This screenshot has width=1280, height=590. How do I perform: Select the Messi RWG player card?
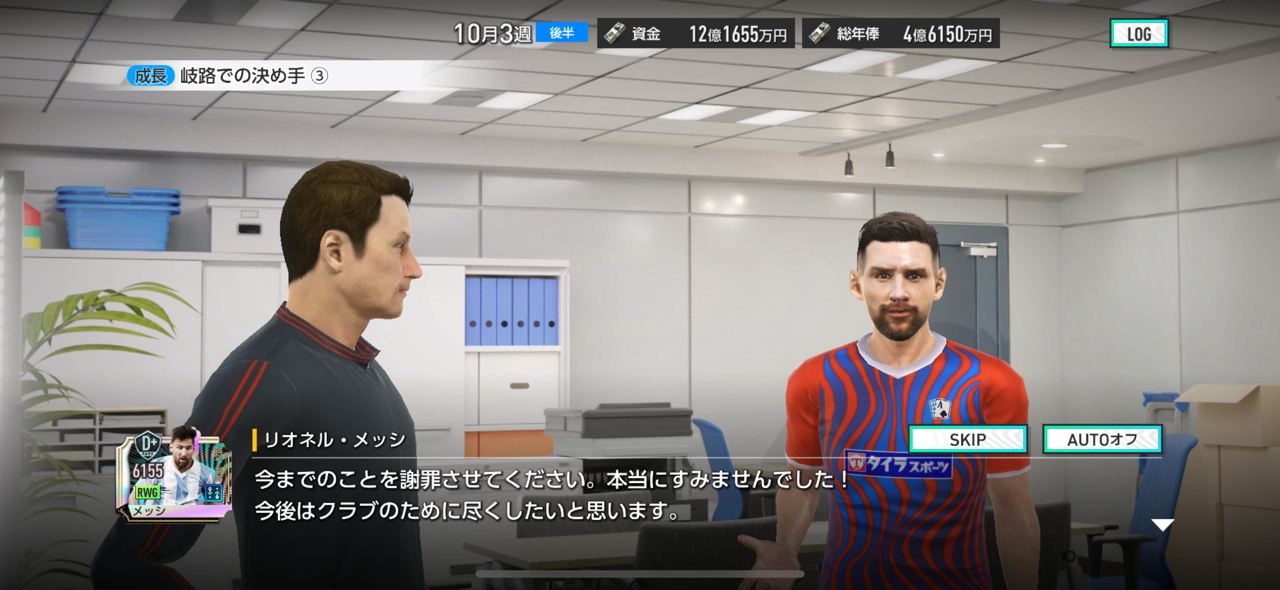point(176,473)
